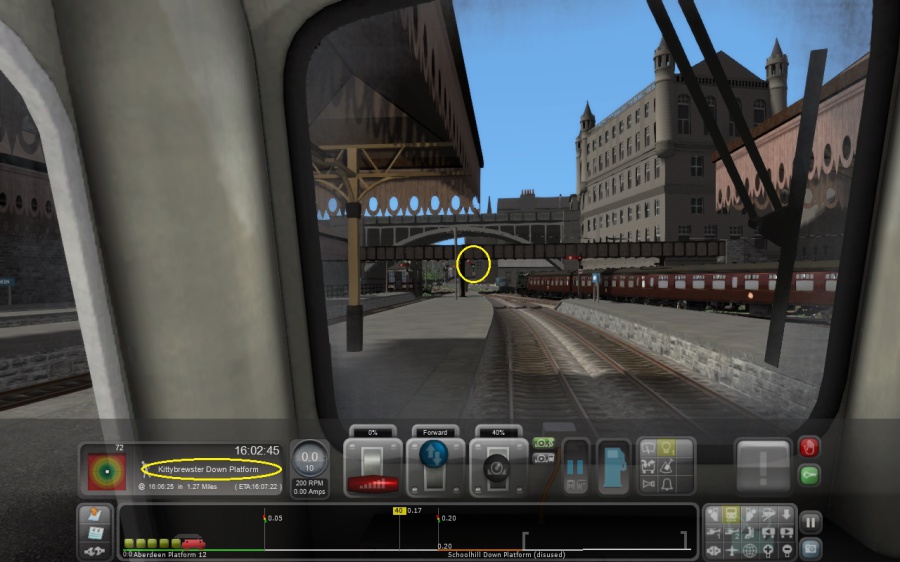Click the green key button
Image resolution: width=900 pixels, height=562 pixels.
tap(809, 475)
